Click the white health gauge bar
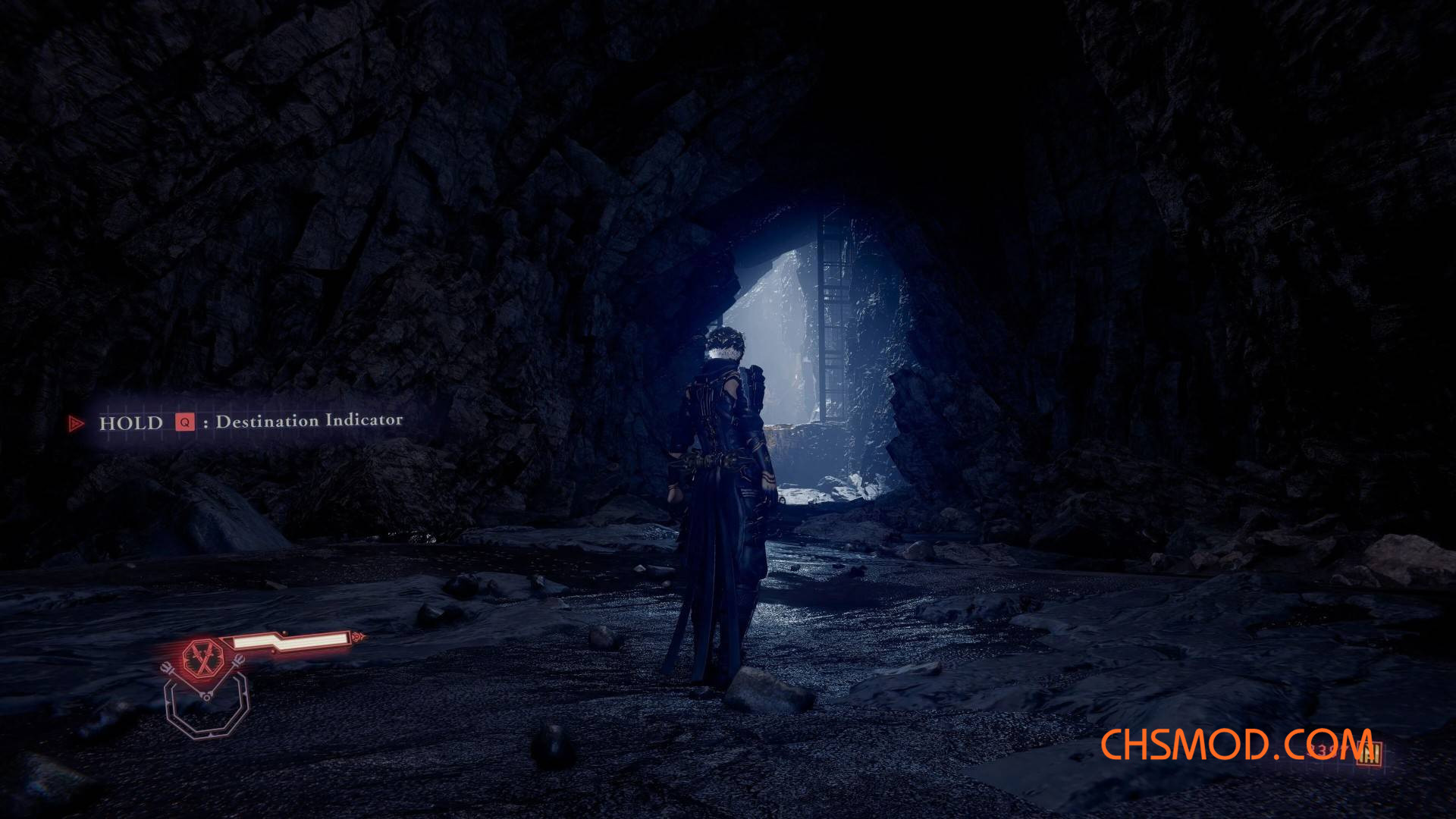The width and height of the screenshot is (1456, 819). tap(296, 641)
